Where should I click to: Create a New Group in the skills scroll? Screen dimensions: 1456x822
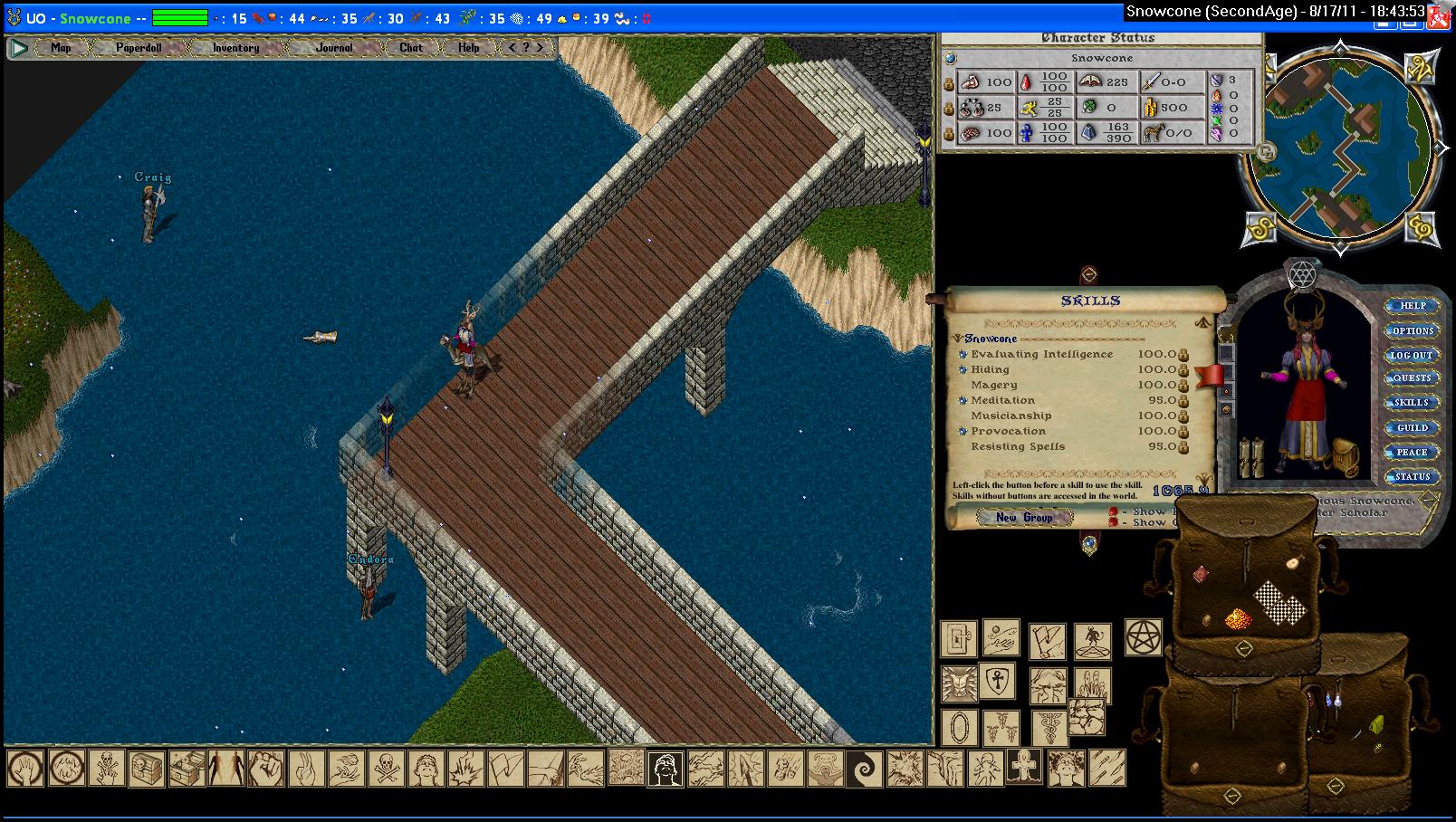pyautogui.click(x=1024, y=518)
